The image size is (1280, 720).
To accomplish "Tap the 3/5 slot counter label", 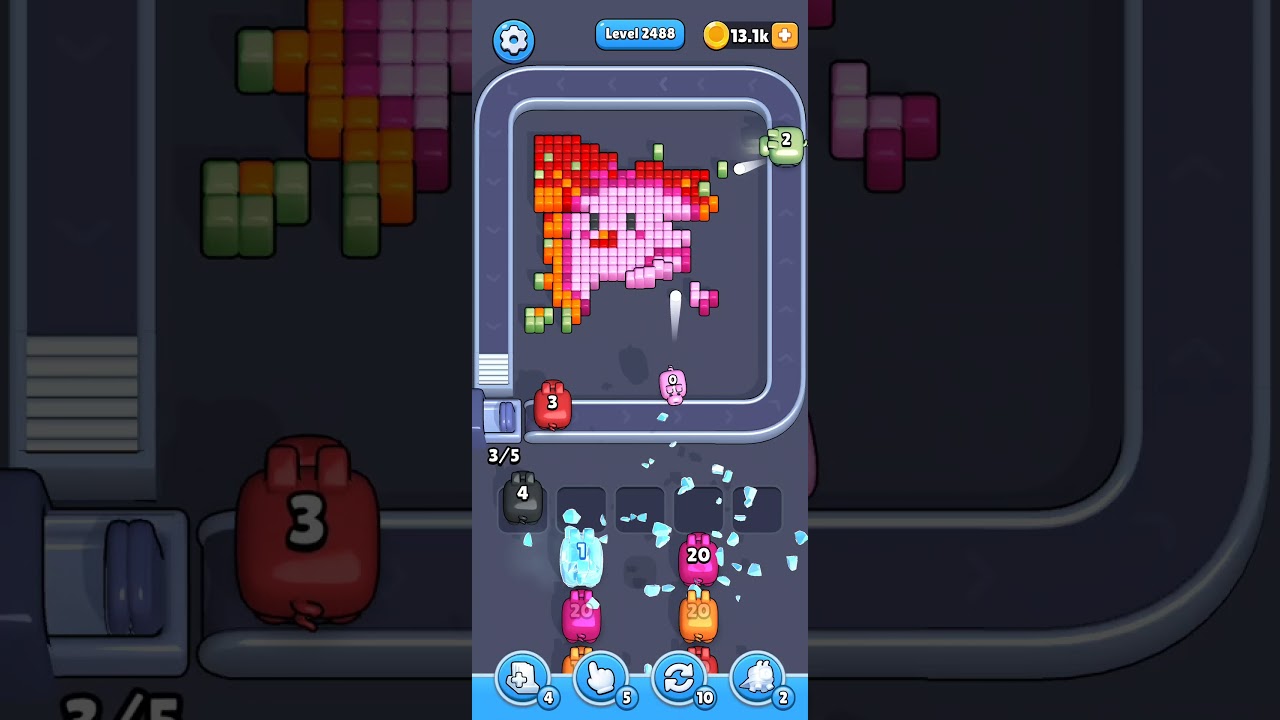I will pos(503,456).
